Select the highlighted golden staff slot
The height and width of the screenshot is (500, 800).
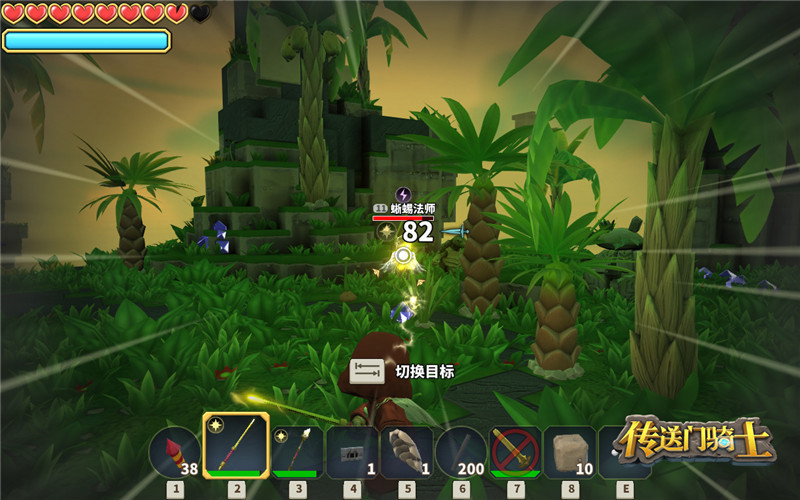pos(236,447)
